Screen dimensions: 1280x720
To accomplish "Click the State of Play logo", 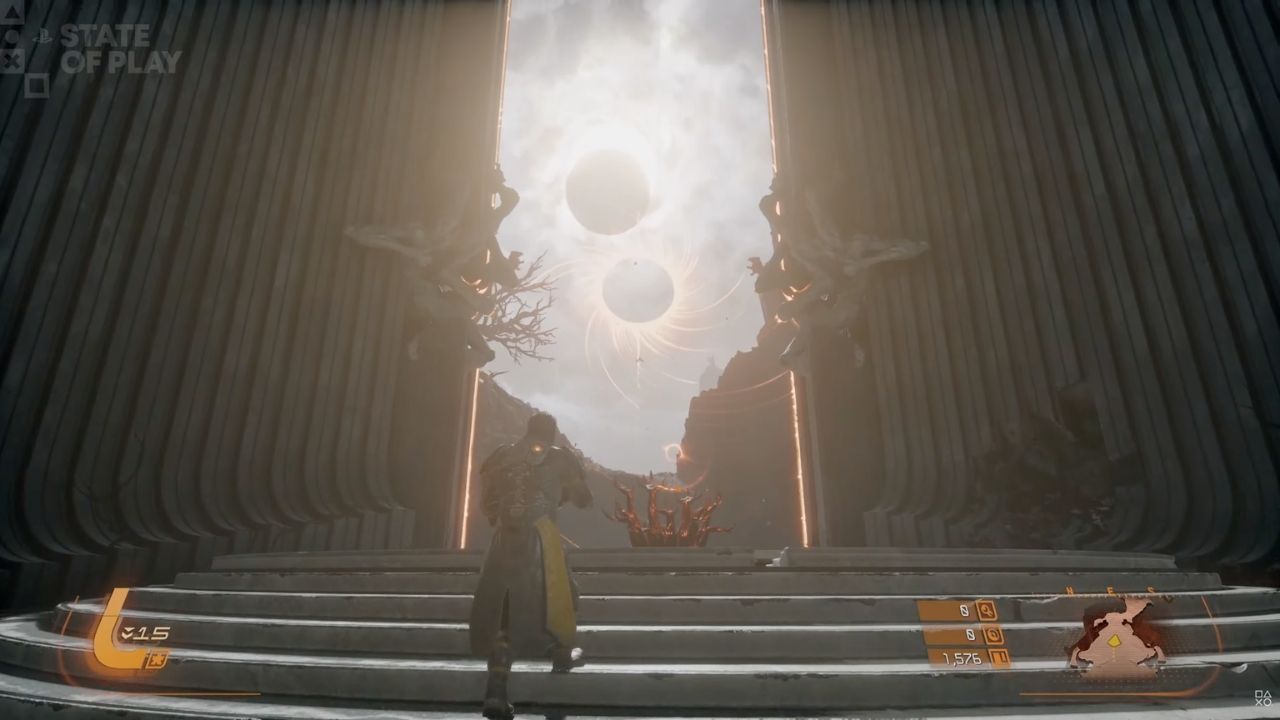I will [x=118, y=49].
